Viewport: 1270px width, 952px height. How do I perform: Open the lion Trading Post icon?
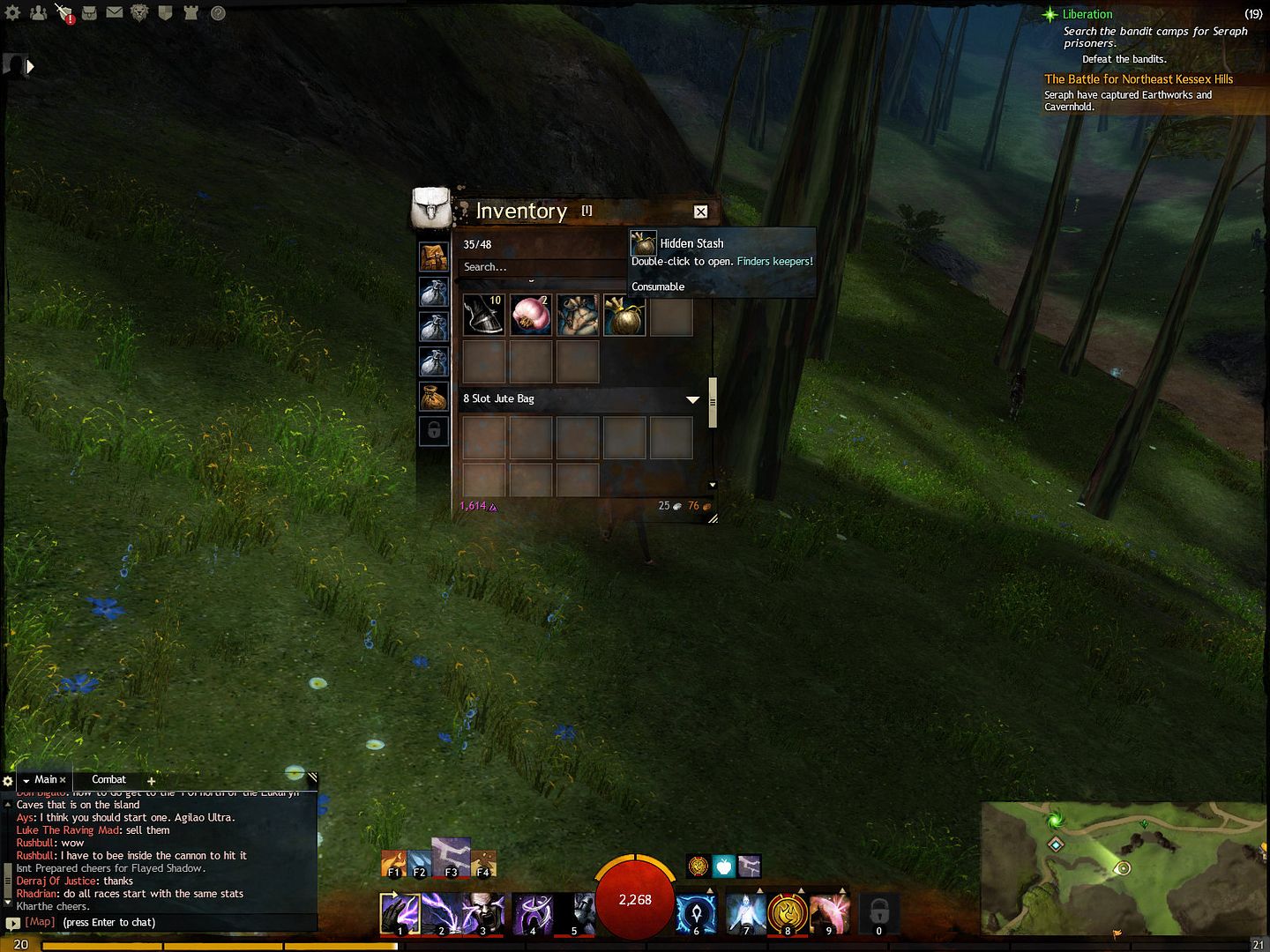click(139, 13)
